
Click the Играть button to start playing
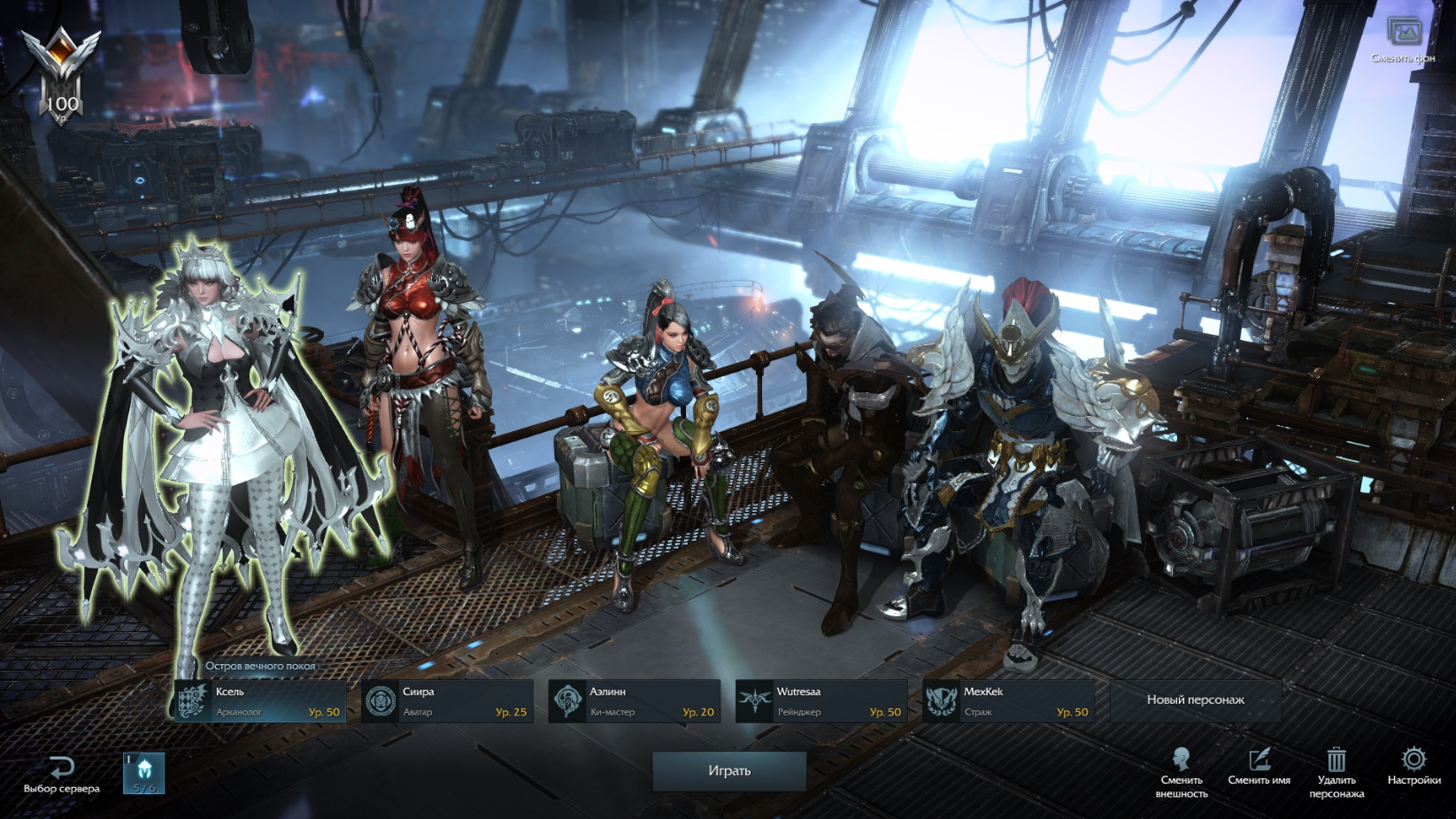click(x=729, y=771)
